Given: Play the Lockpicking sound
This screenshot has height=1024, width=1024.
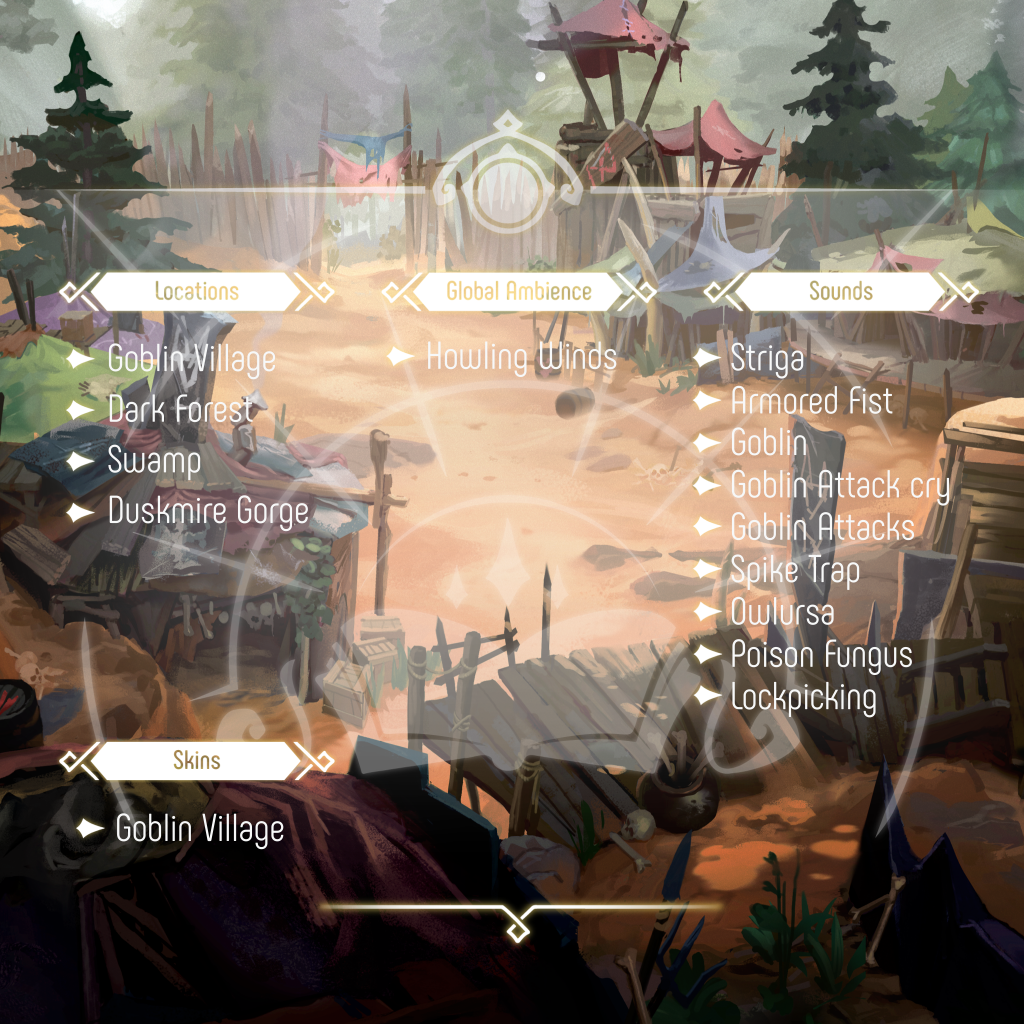Looking at the screenshot, I should [803, 697].
